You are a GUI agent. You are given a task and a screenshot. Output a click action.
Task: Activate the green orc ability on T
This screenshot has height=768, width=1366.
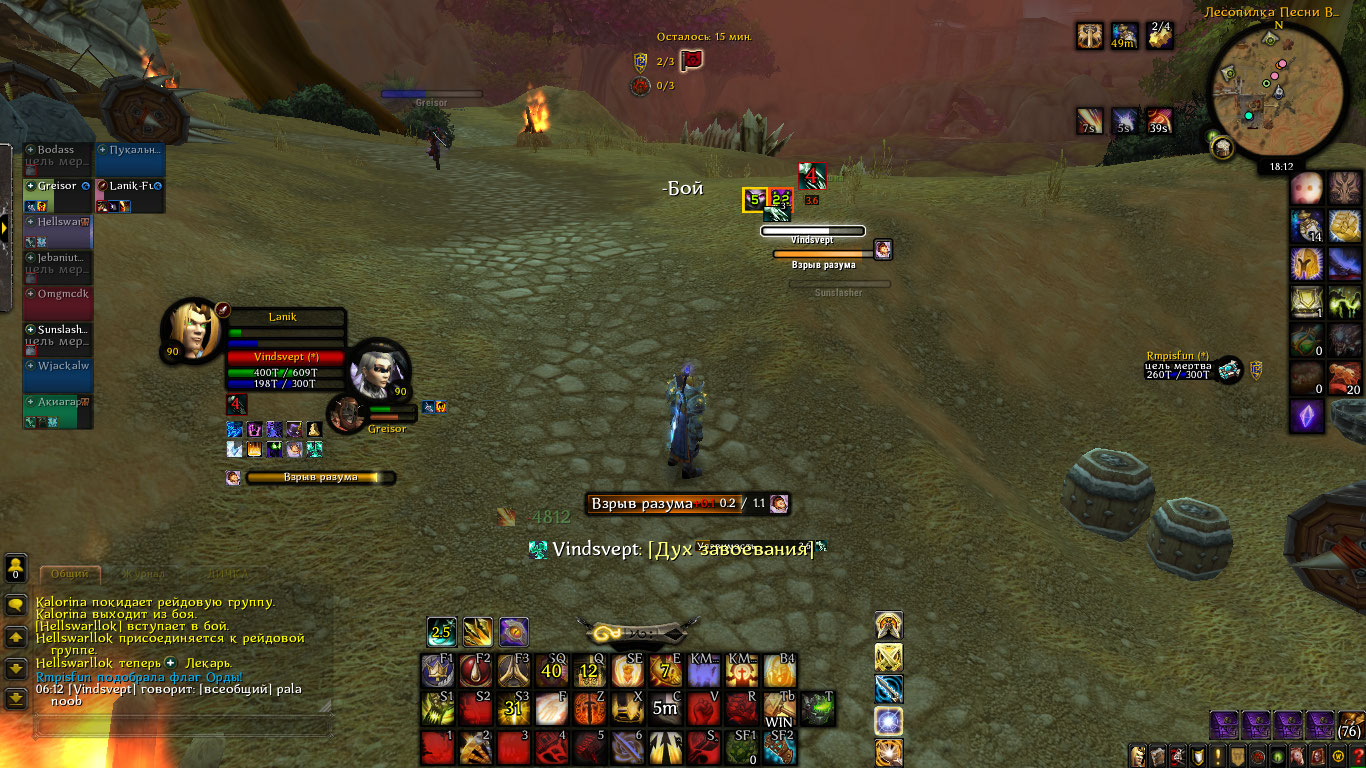click(817, 709)
